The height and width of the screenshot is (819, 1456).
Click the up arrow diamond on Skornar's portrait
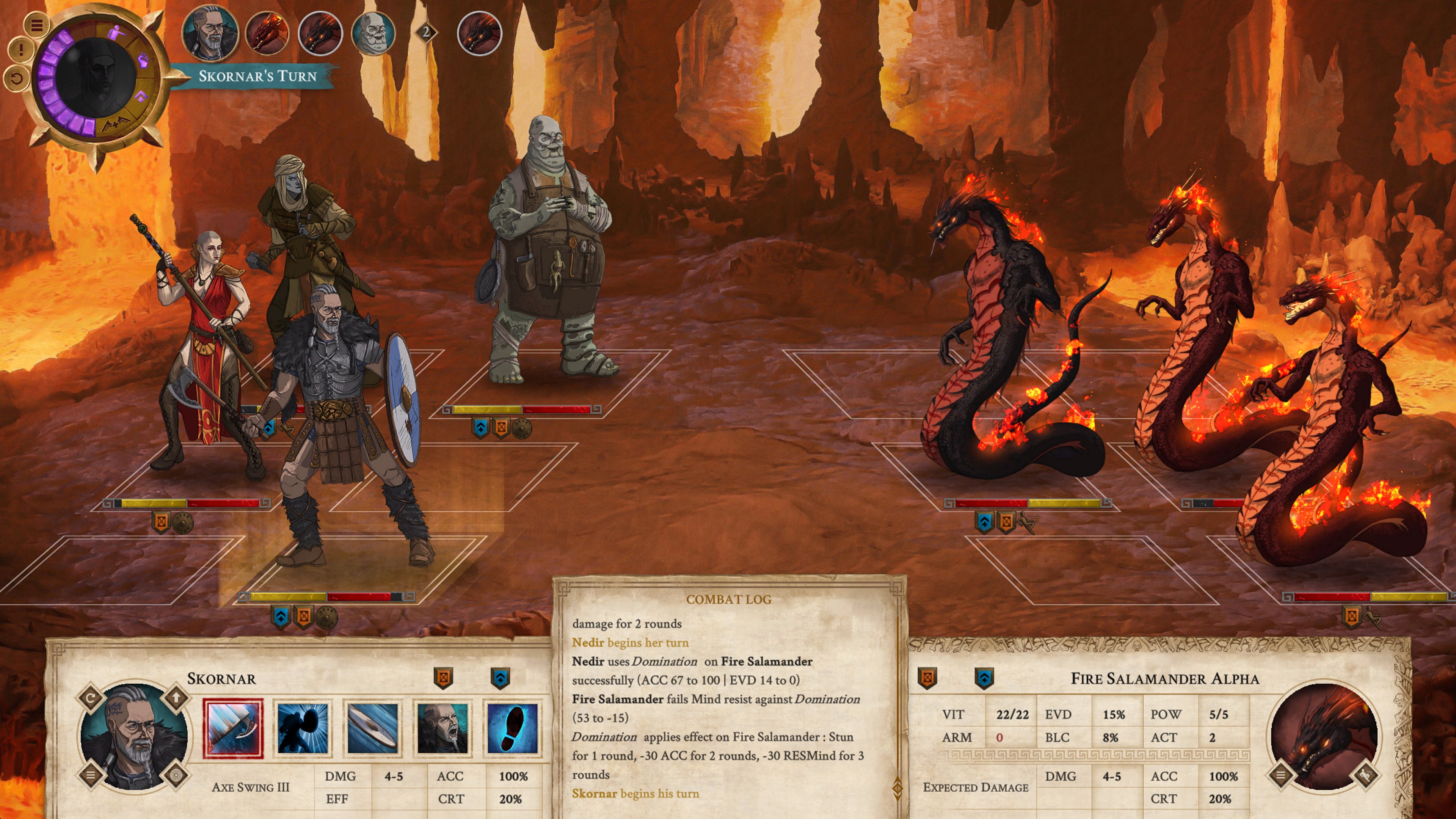pos(176,698)
